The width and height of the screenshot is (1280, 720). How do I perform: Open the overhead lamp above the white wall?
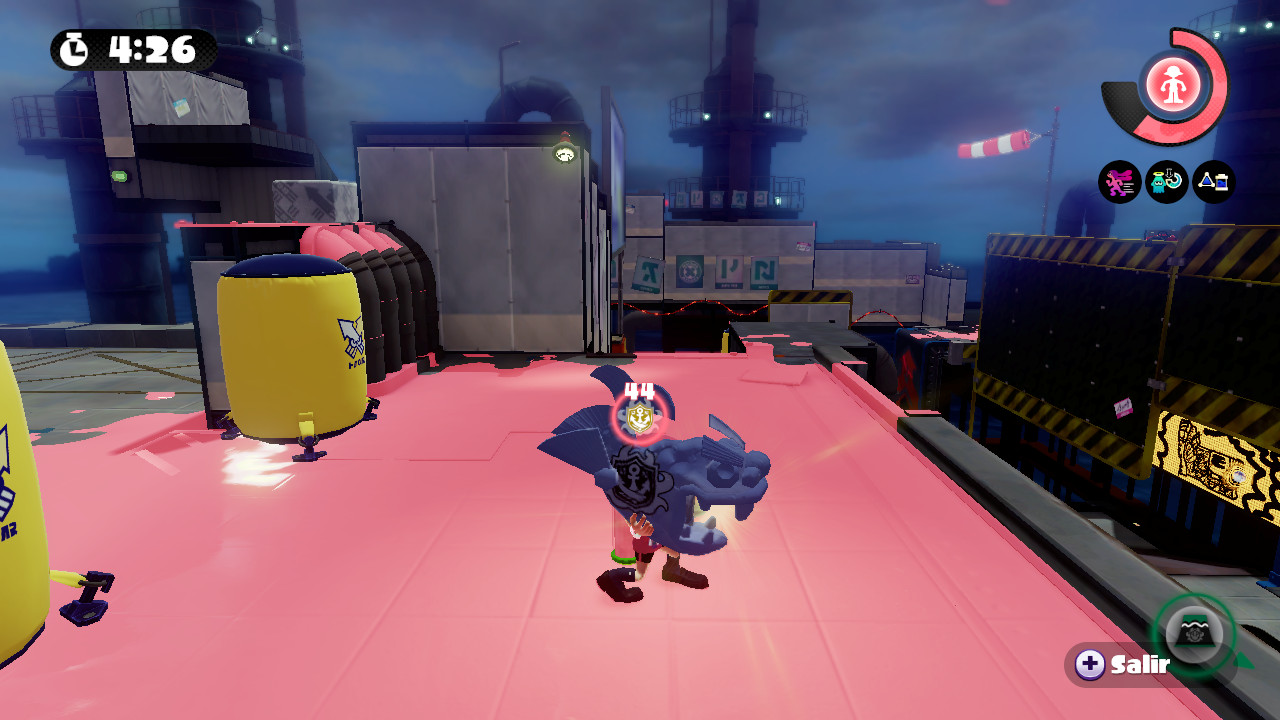point(566,152)
